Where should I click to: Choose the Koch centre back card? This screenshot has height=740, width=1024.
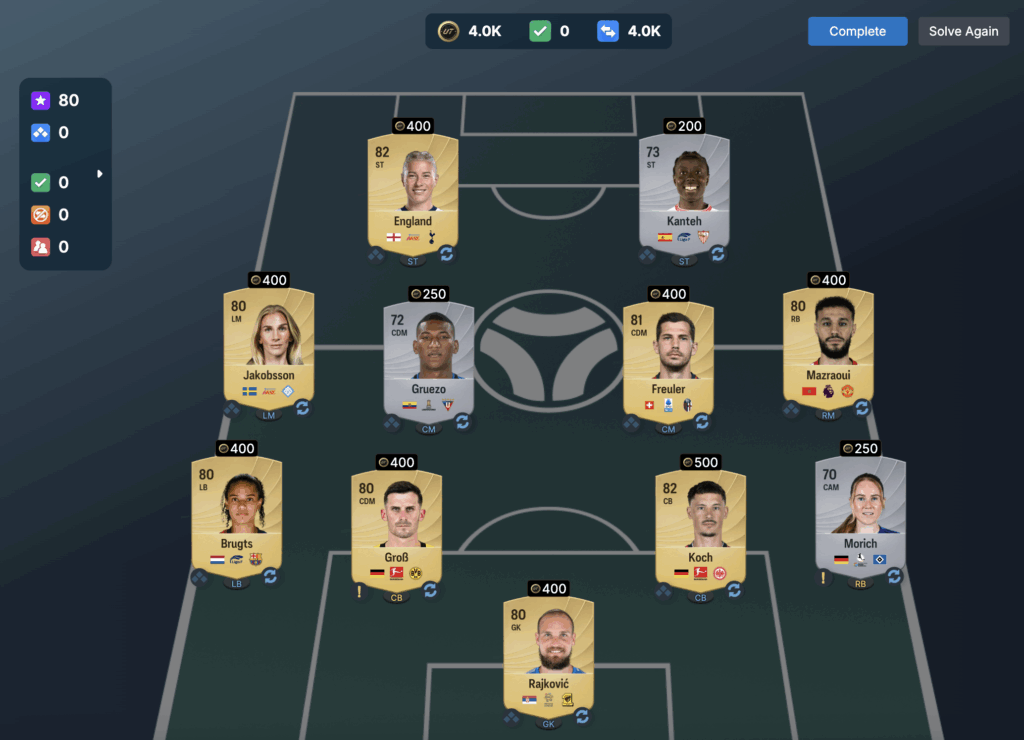[x=700, y=526]
